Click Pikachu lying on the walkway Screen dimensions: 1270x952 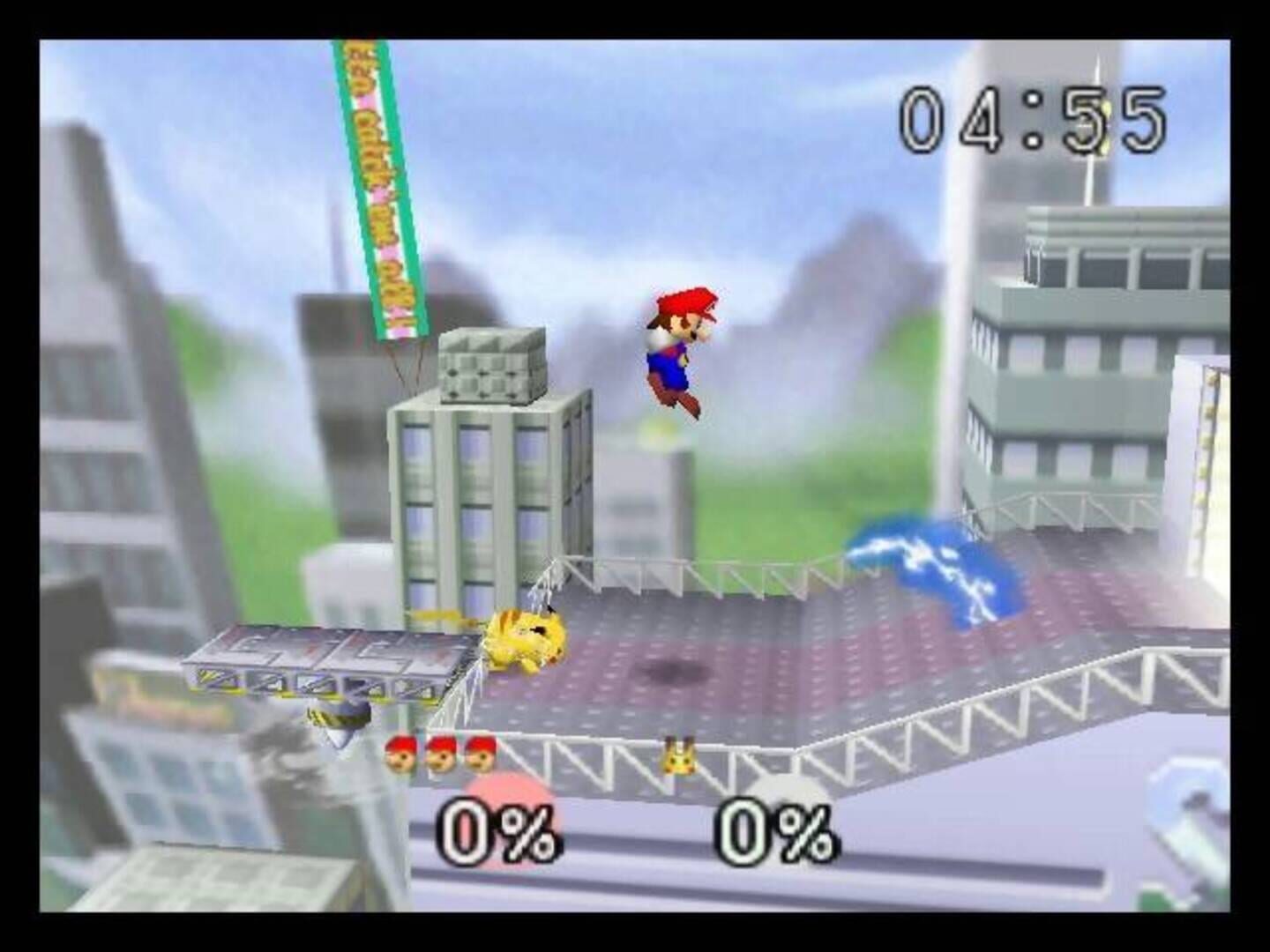(x=529, y=635)
